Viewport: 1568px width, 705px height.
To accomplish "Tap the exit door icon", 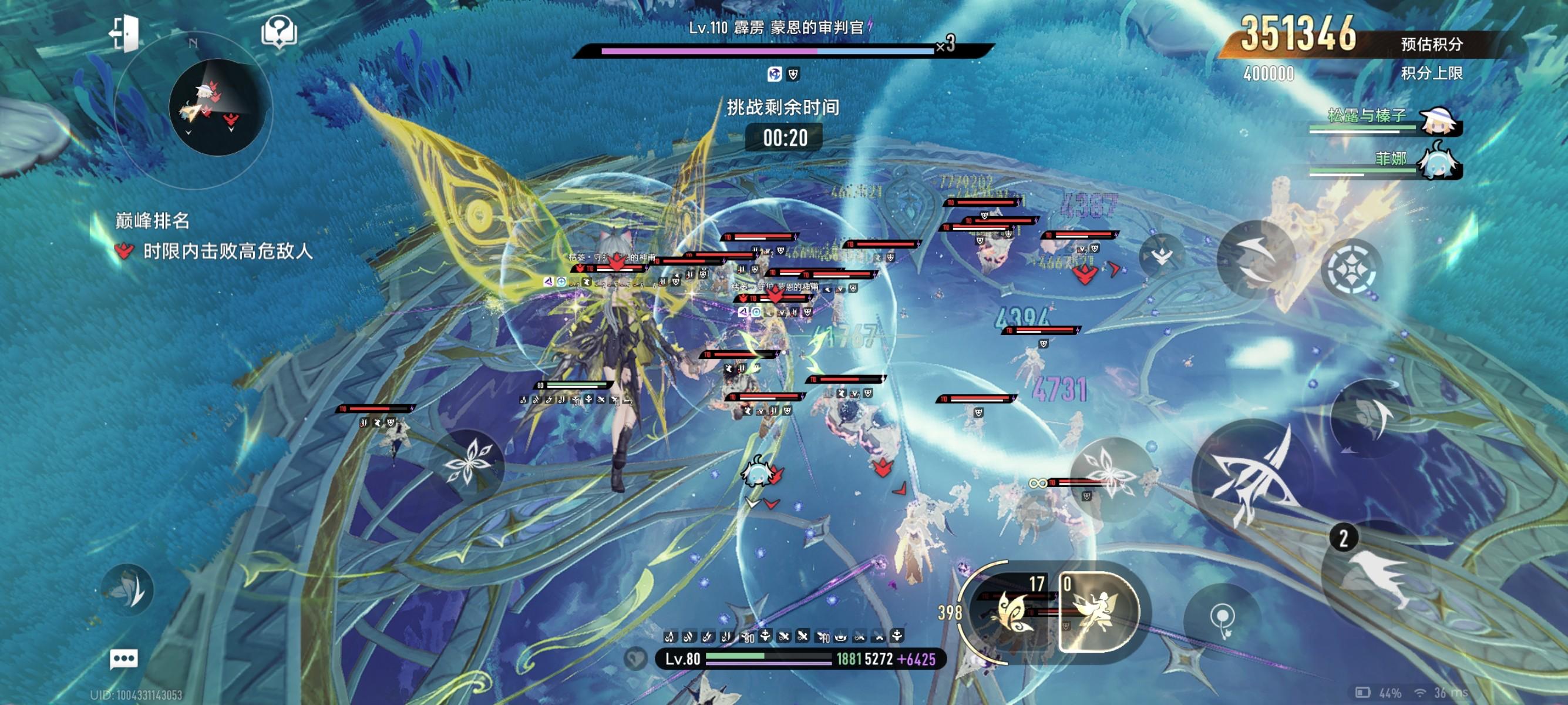I will 124,33.
